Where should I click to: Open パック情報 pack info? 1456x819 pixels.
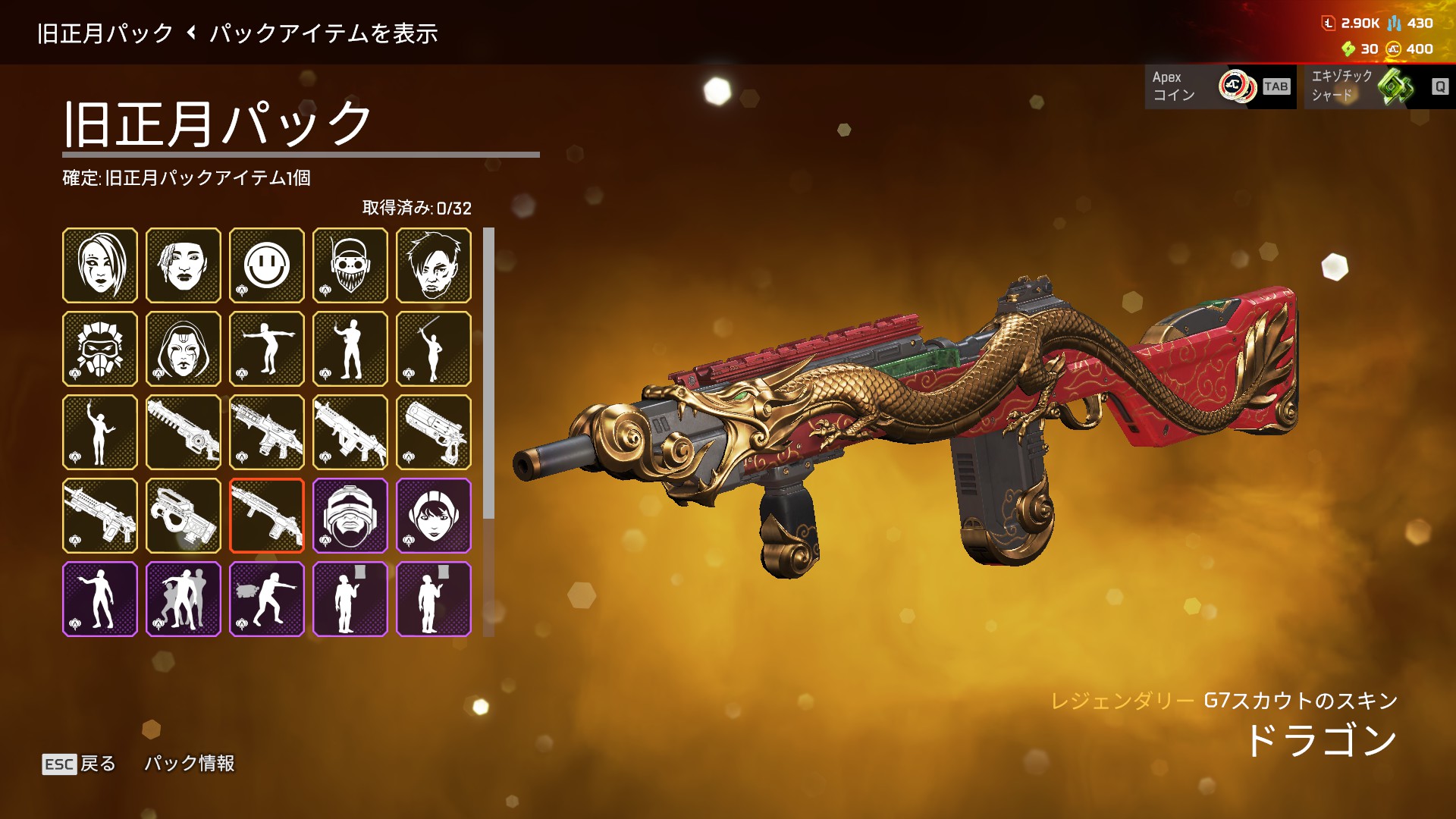coord(190,764)
